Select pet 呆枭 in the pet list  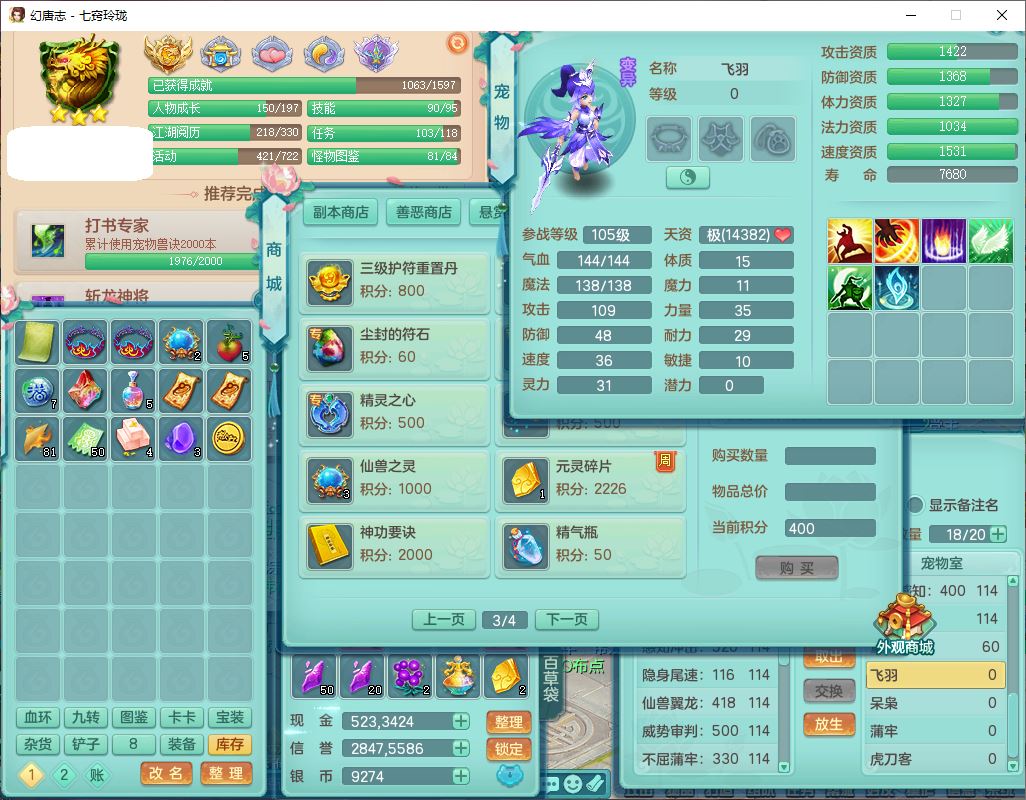[x=933, y=703]
